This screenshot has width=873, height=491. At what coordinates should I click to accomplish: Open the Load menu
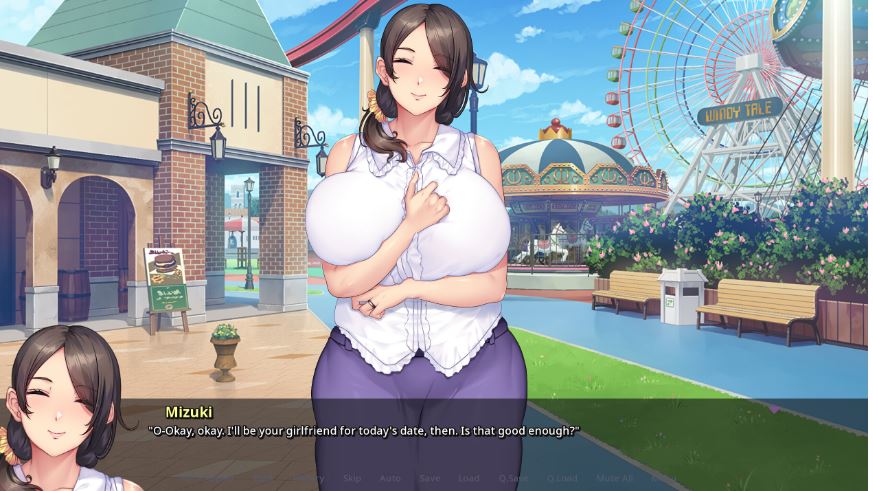[468, 478]
